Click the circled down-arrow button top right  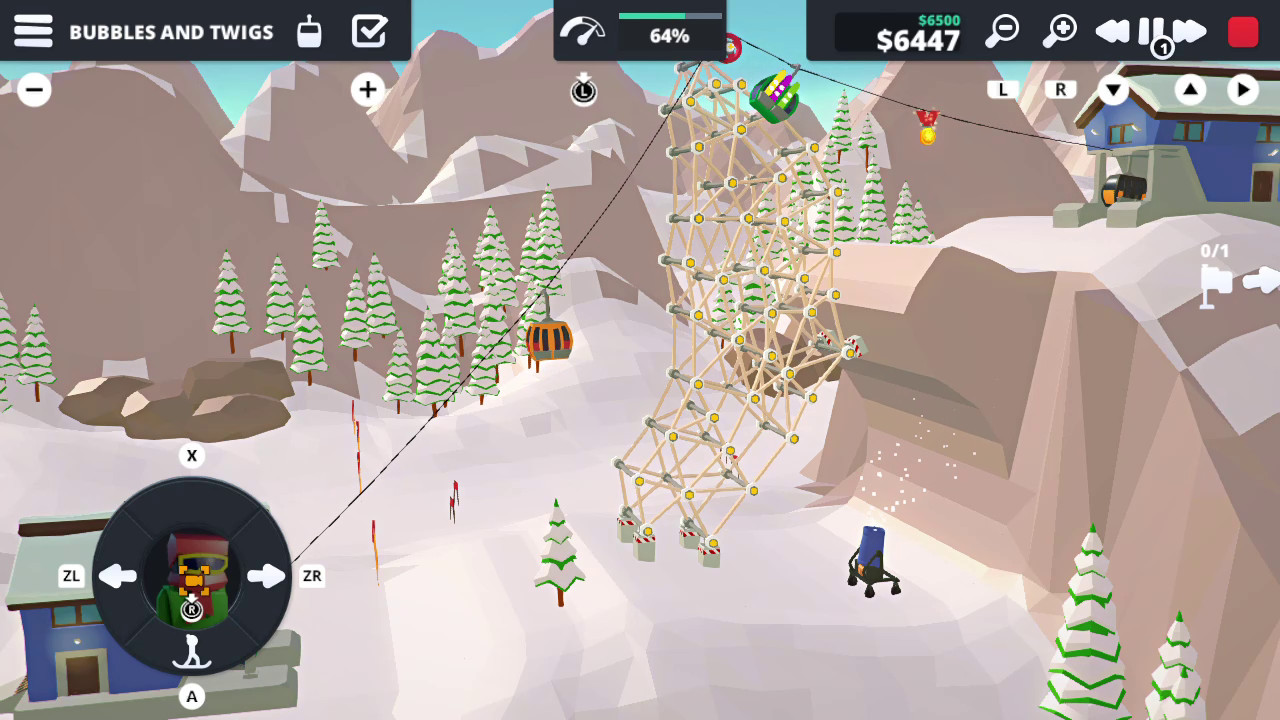point(1113,89)
